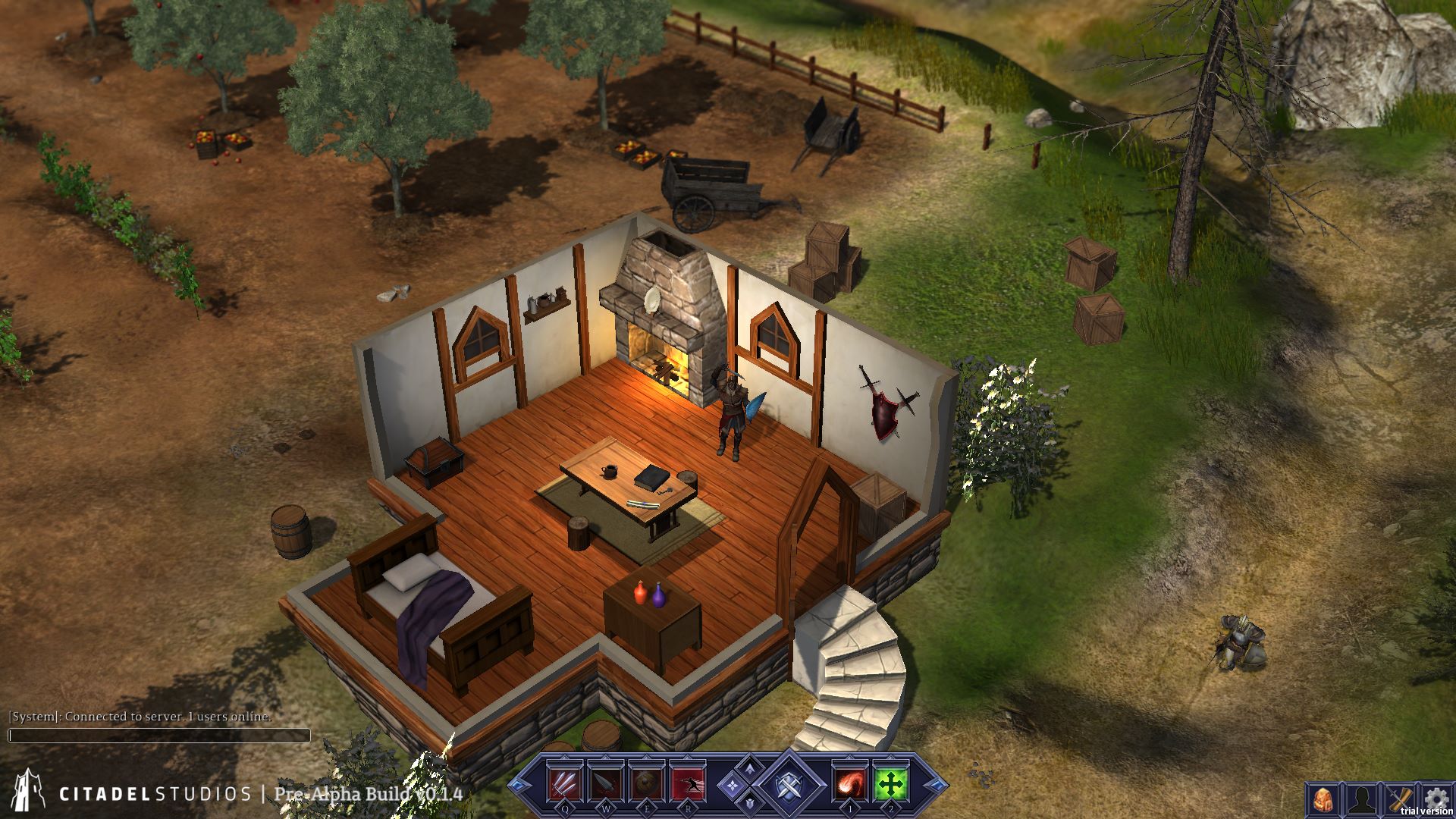Trigger the round wooden shield ability
1456x819 pixels.
[646, 783]
